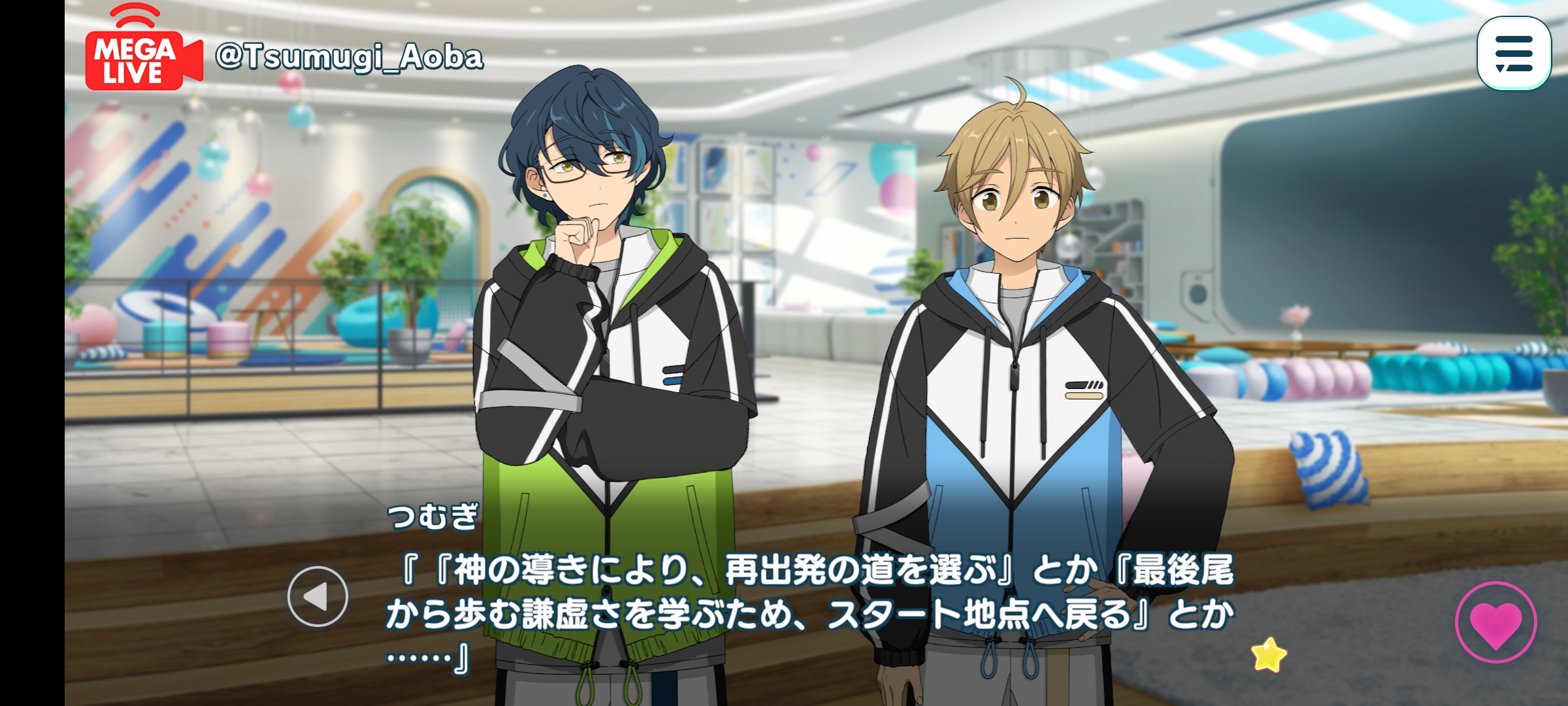Tap the pink heart button
The height and width of the screenshot is (706, 1568).
1495,622
